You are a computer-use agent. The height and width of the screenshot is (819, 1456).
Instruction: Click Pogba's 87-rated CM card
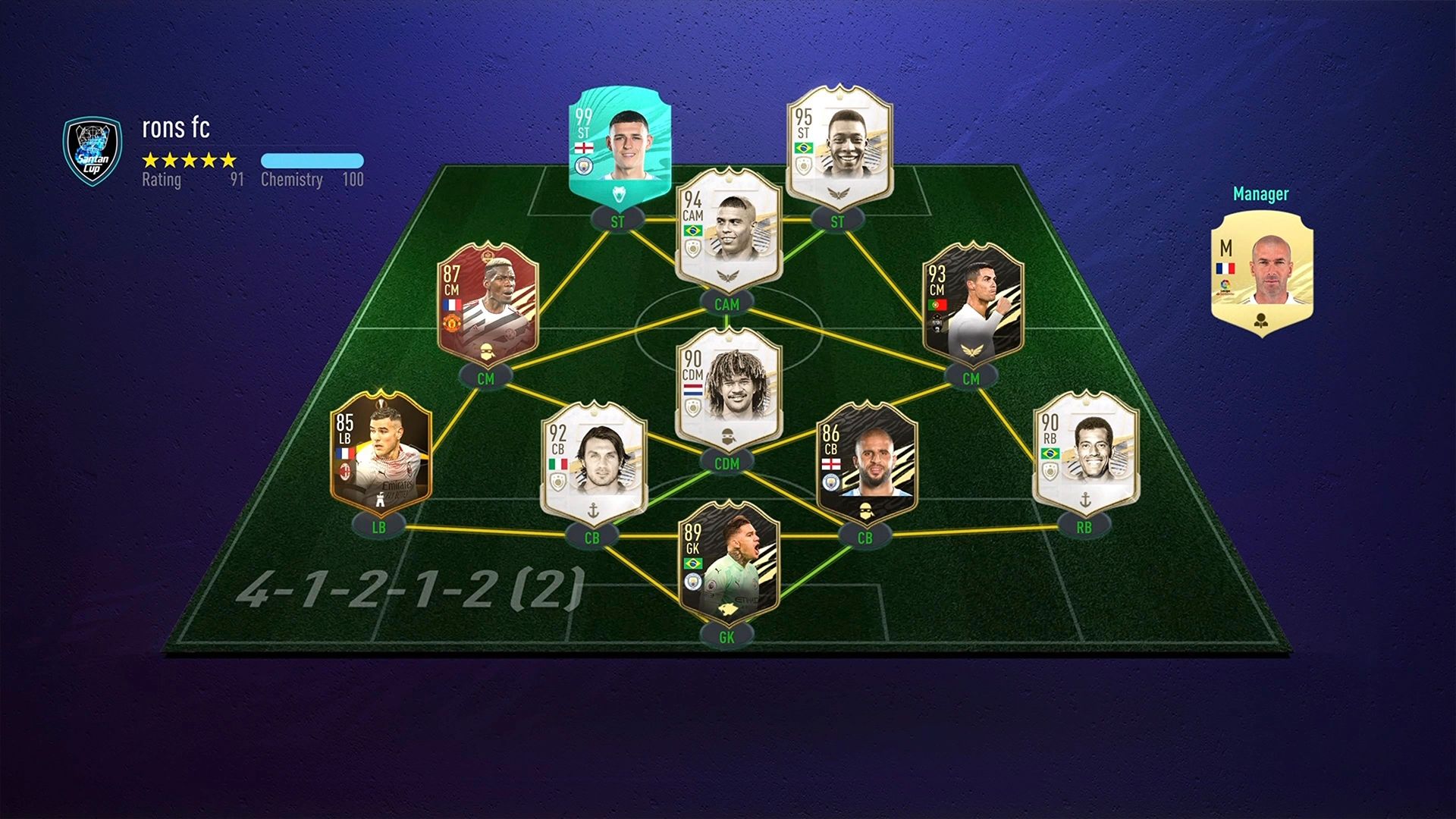click(x=489, y=303)
